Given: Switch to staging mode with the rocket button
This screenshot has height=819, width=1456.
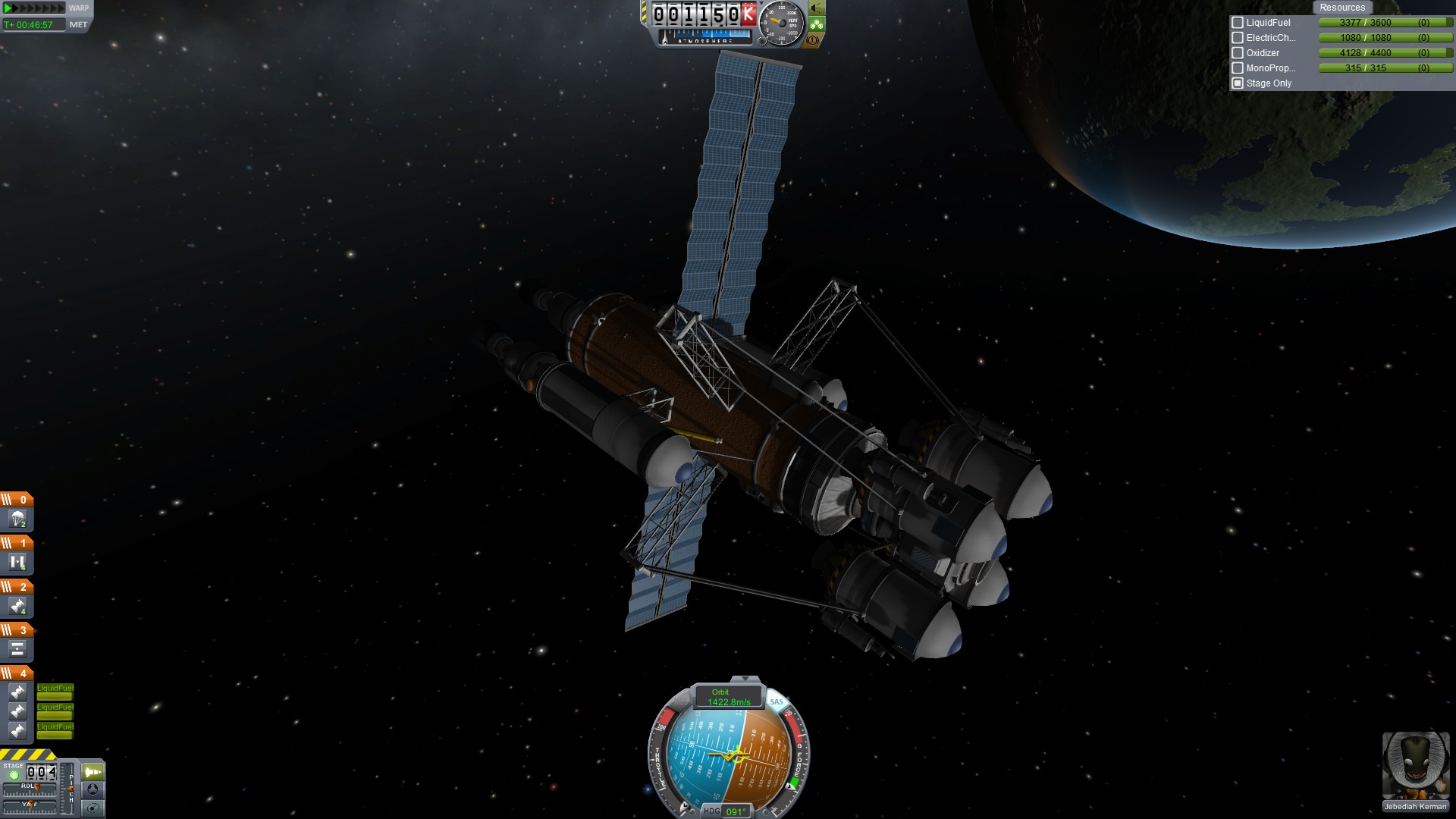Looking at the screenshot, I should [93, 772].
